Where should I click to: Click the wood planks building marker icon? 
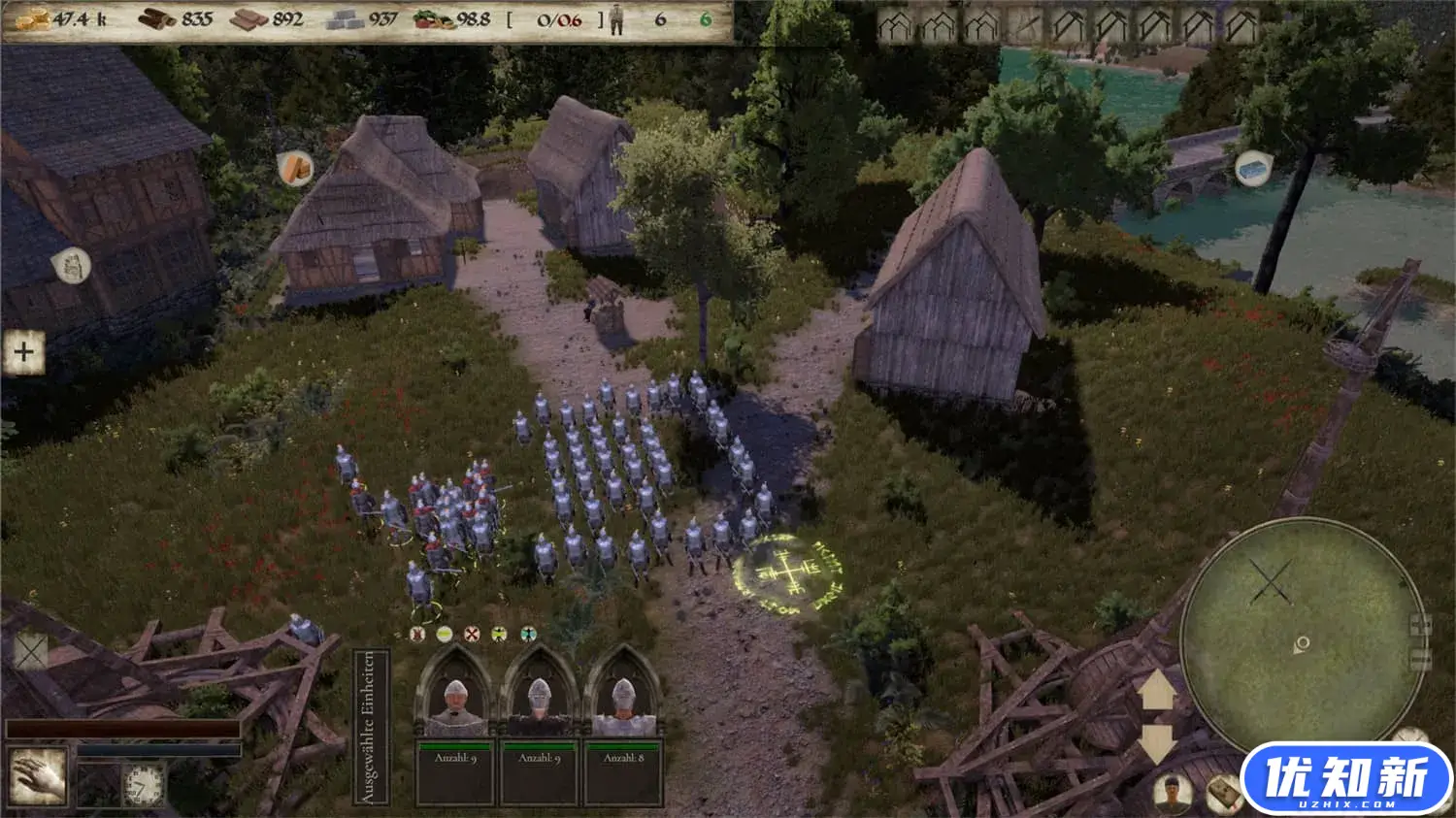point(296,170)
